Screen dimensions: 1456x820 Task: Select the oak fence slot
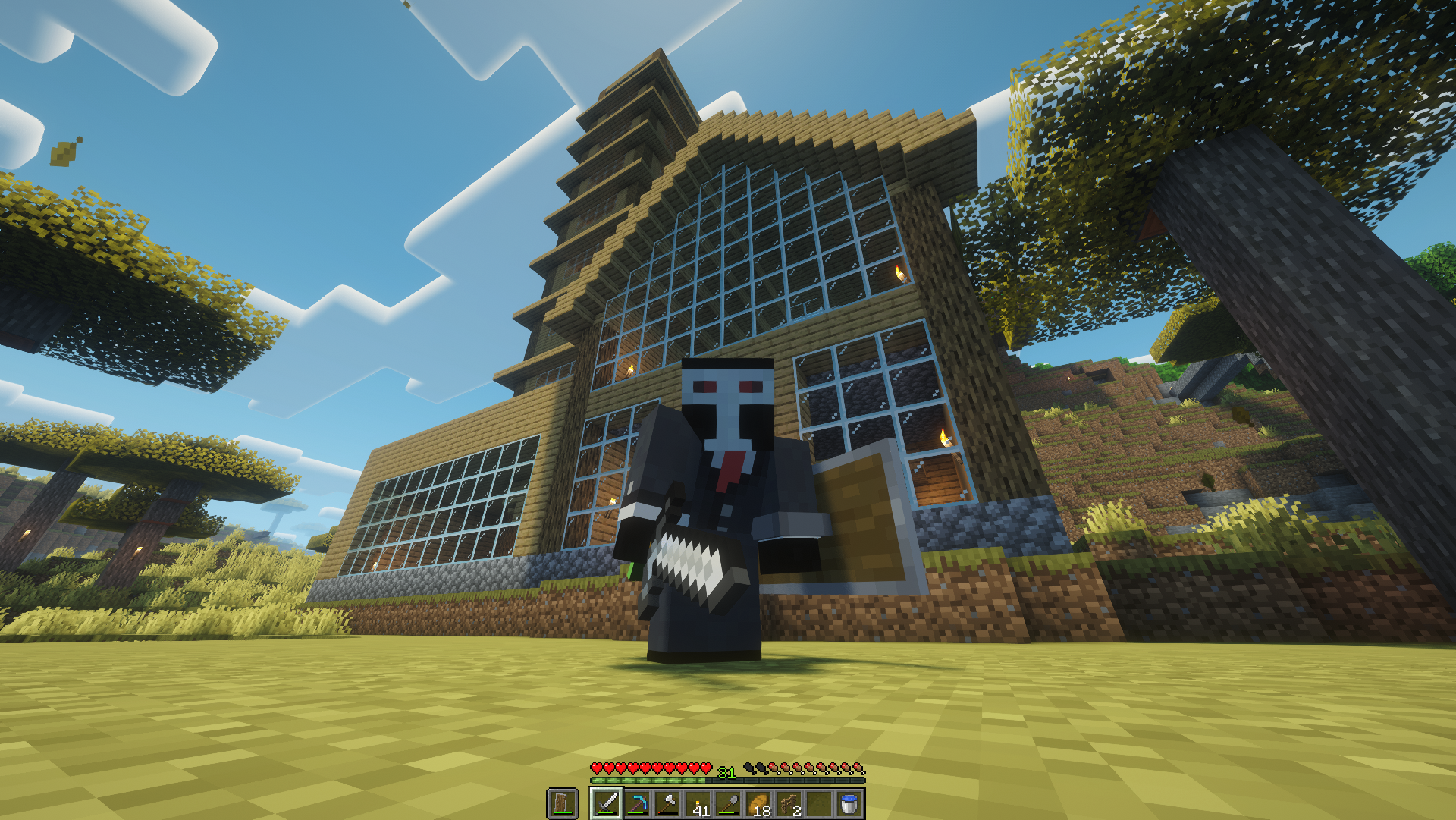(789, 803)
